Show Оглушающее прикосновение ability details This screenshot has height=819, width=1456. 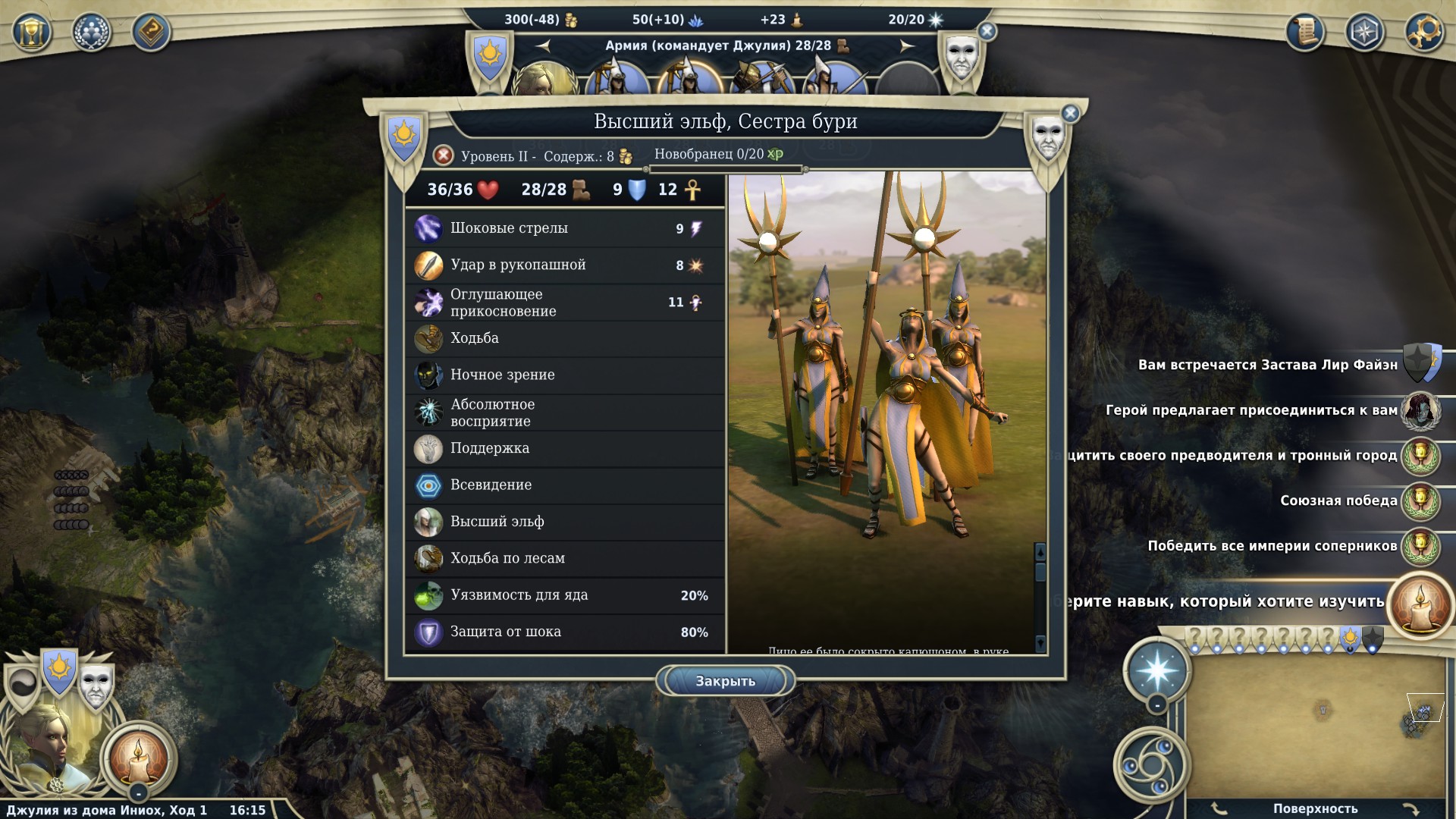click(x=565, y=302)
